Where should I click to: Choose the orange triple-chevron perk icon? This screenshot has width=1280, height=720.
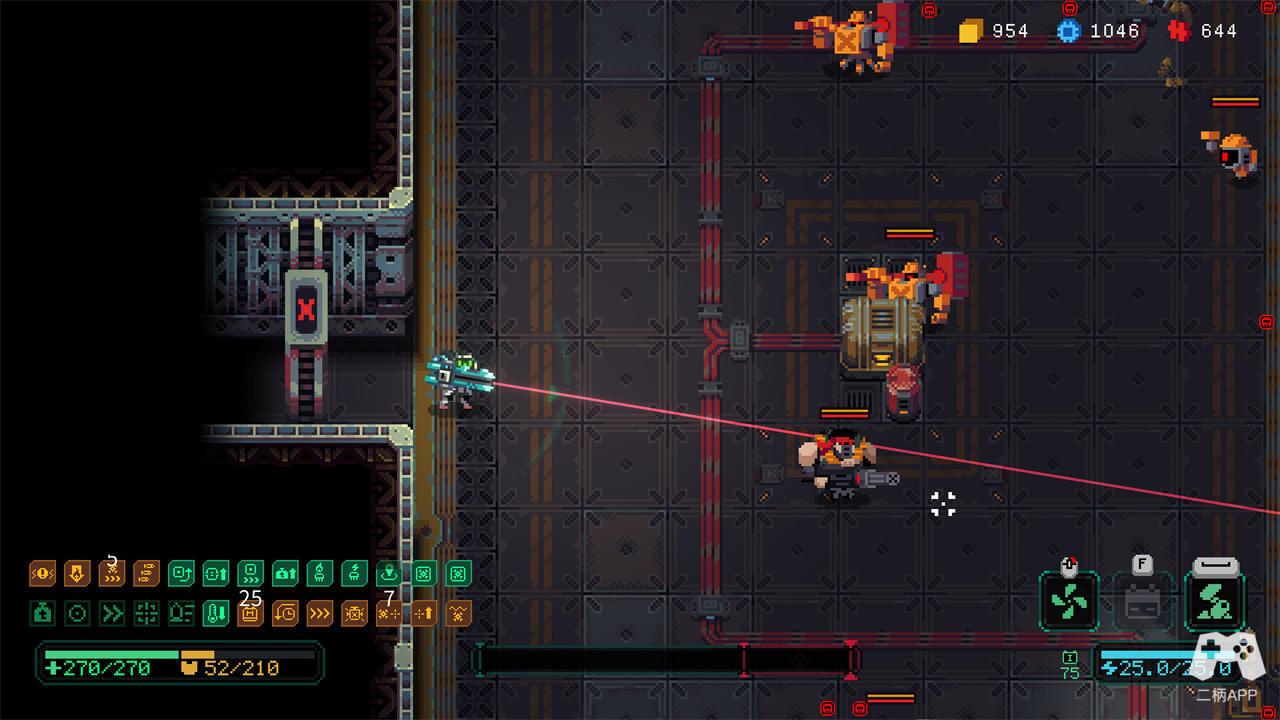[320, 613]
